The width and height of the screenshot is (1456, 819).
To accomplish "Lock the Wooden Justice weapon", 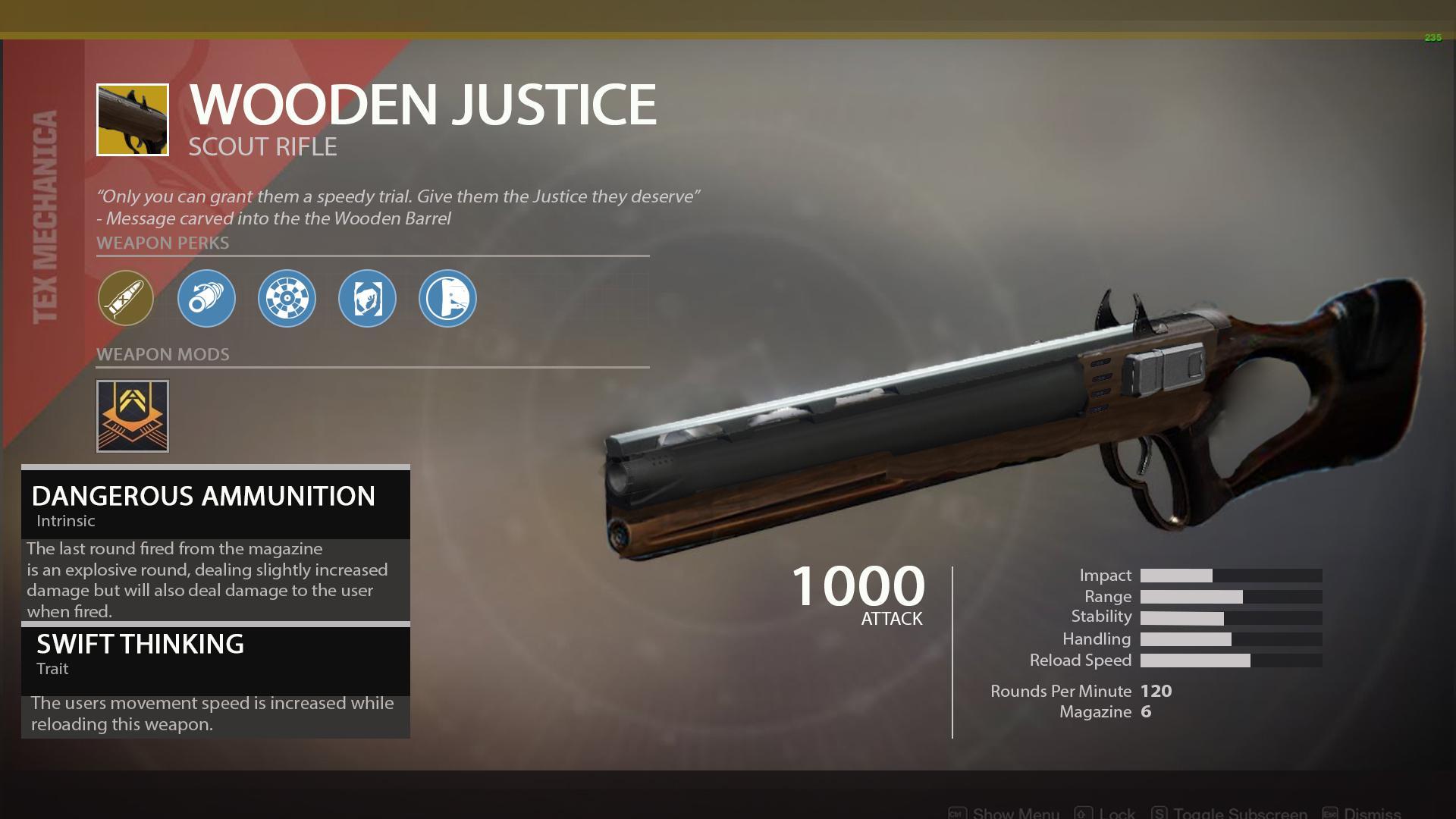I will pyautogui.click(x=1116, y=814).
